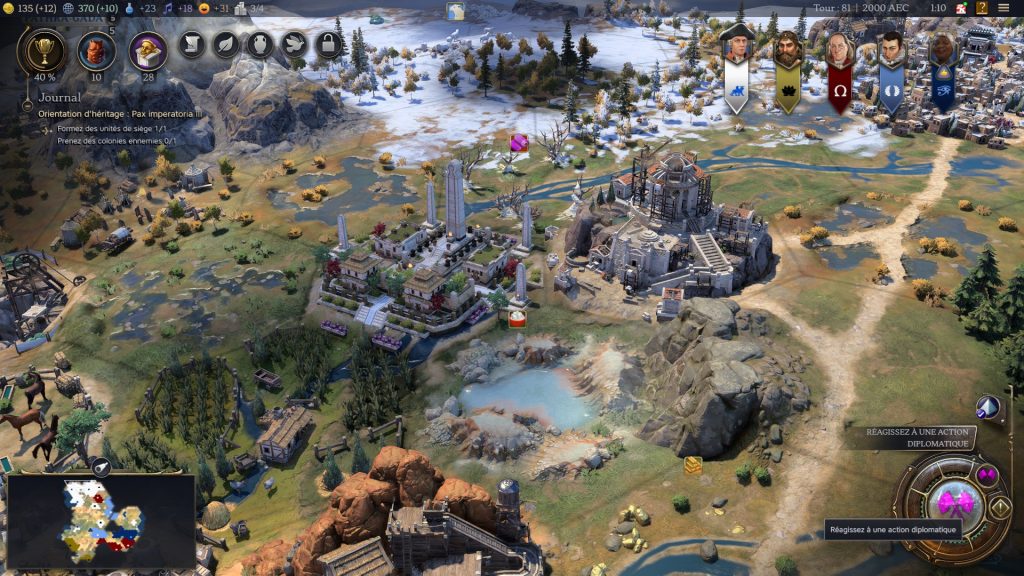The width and height of the screenshot is (1024, 576).
Task: Click the dove icon button
Action: 293,44
